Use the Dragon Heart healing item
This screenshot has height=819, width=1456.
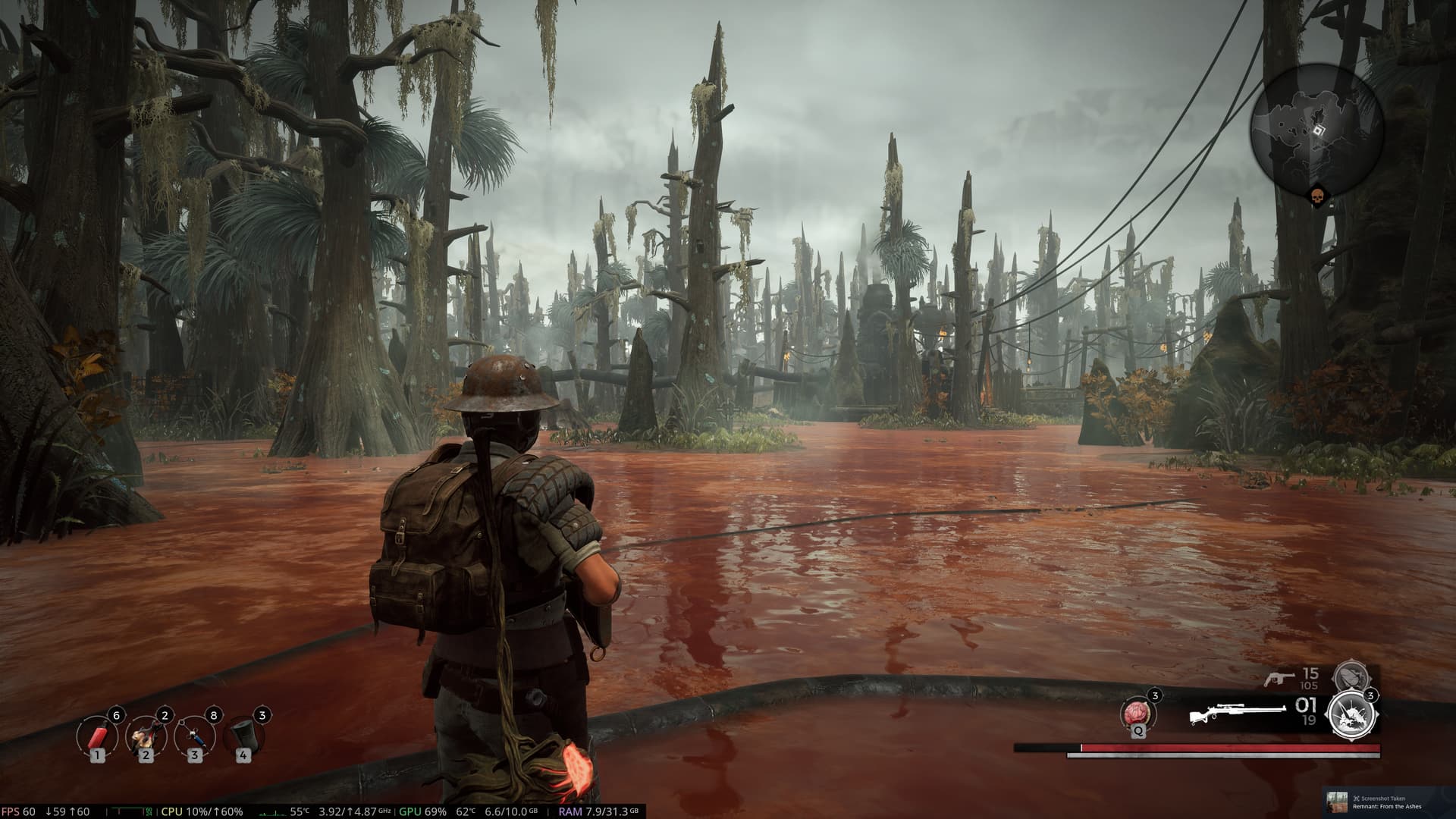click(1139, 714)
